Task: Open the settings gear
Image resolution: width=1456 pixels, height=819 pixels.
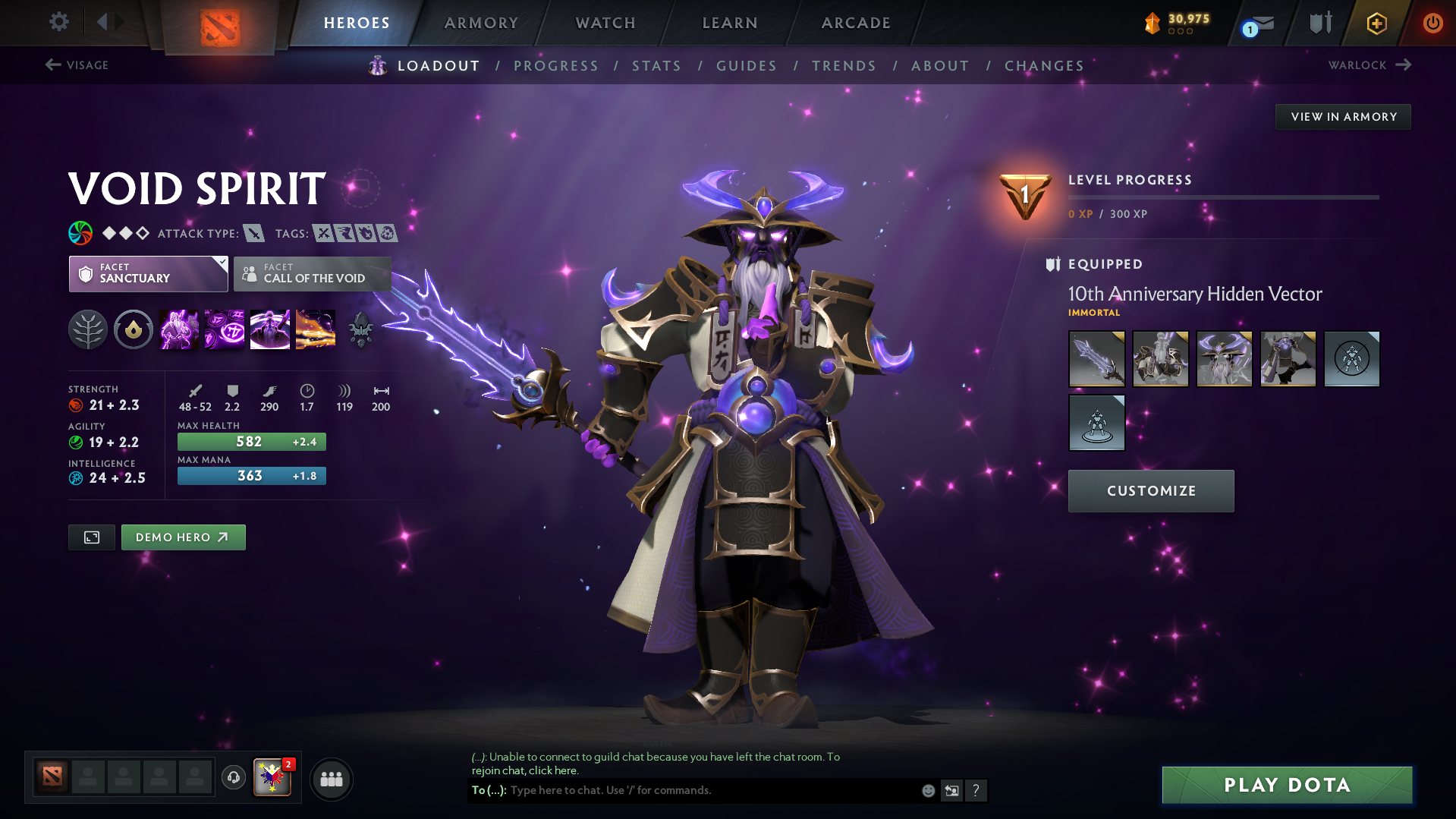Action: pyautogui.click(x=58, y=22)
